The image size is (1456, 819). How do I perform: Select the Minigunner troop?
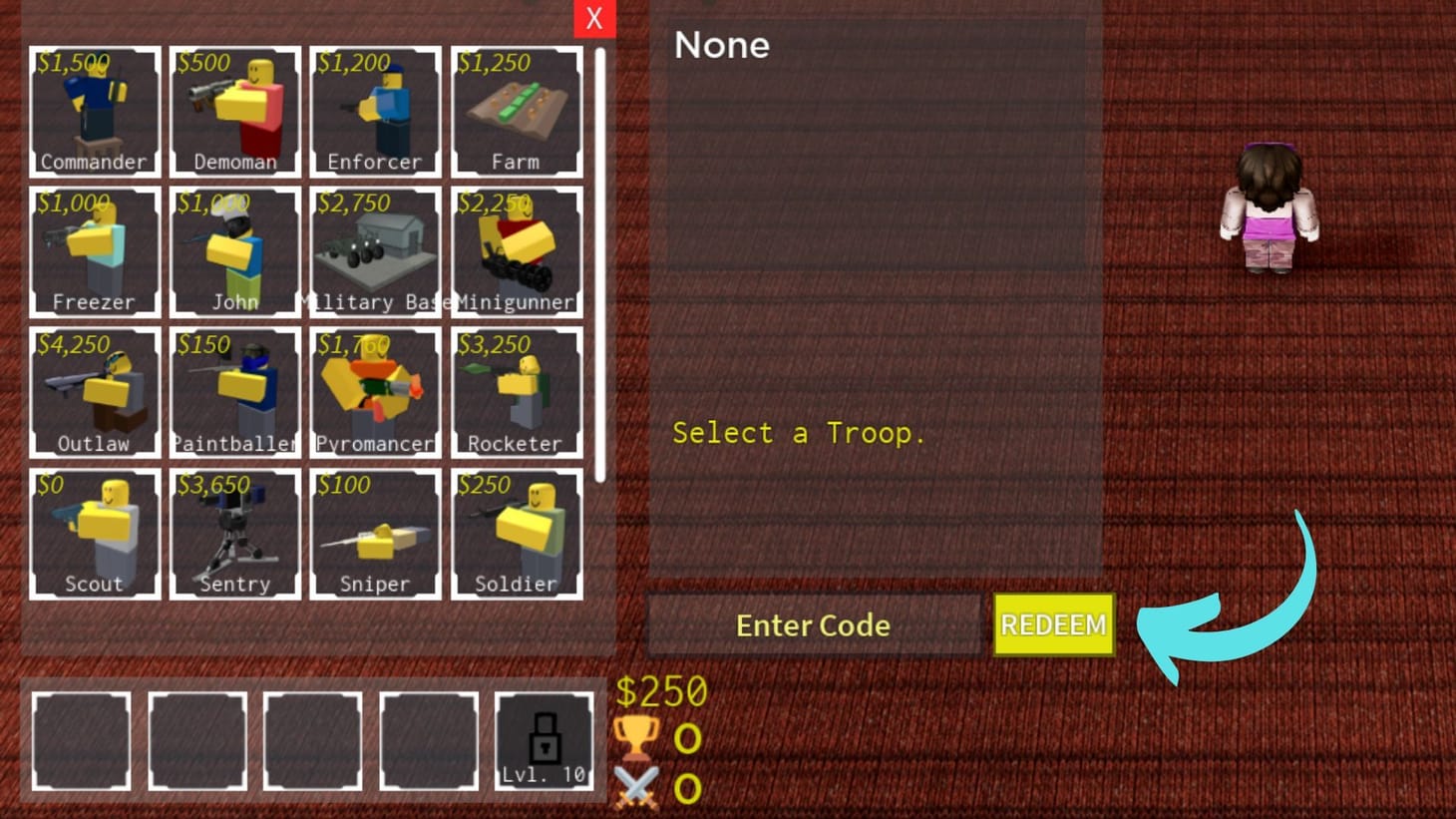coord(517,251)
